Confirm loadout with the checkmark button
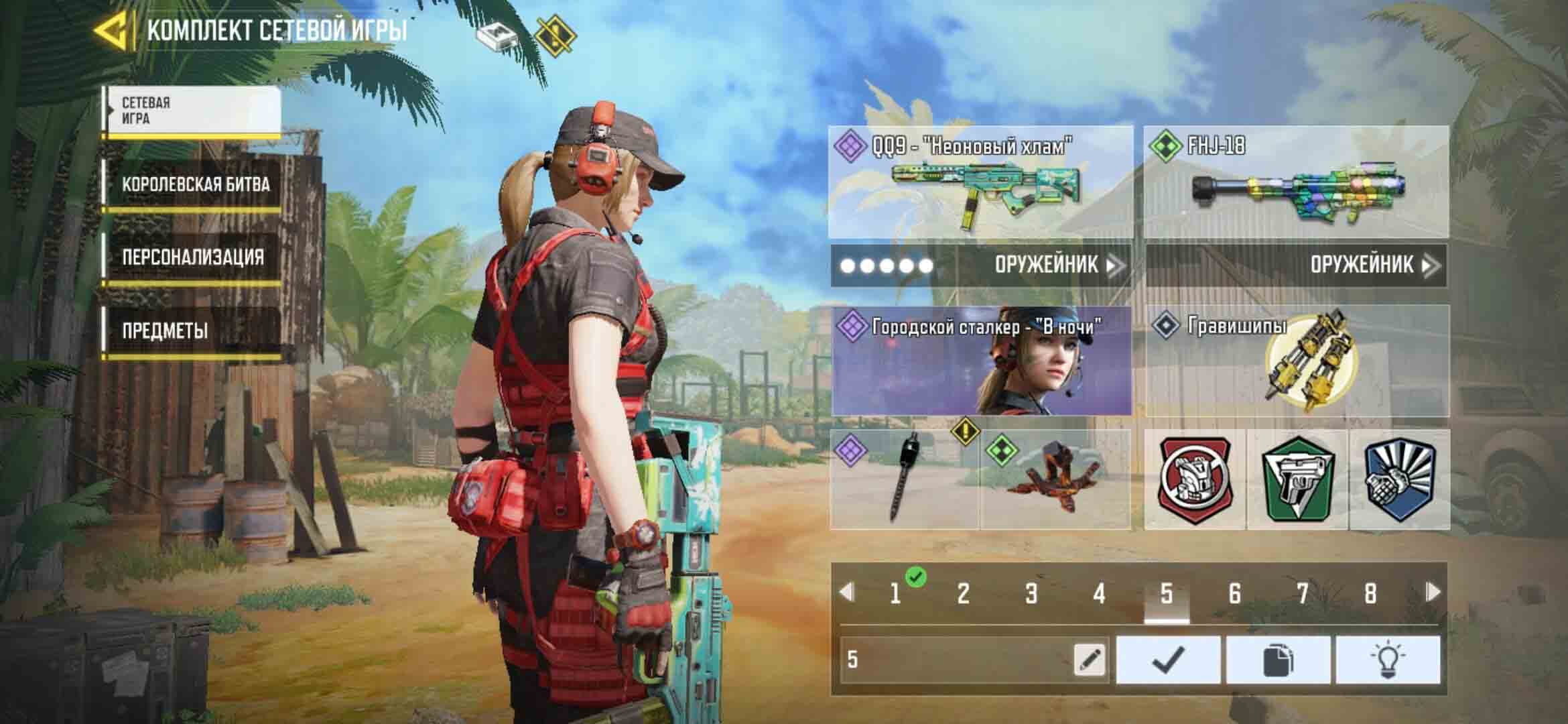The image size is (1568, 724). 1168,660
